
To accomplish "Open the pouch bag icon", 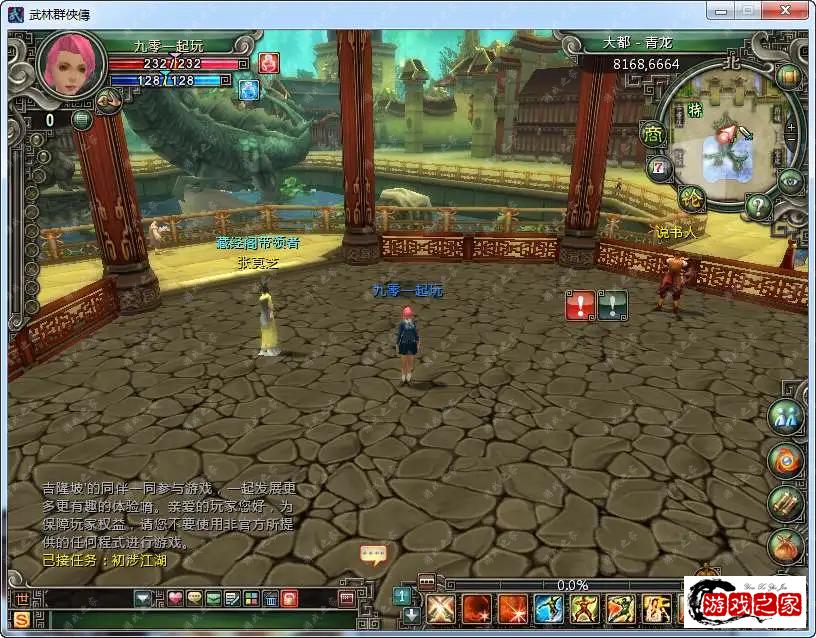I will 786,546.
